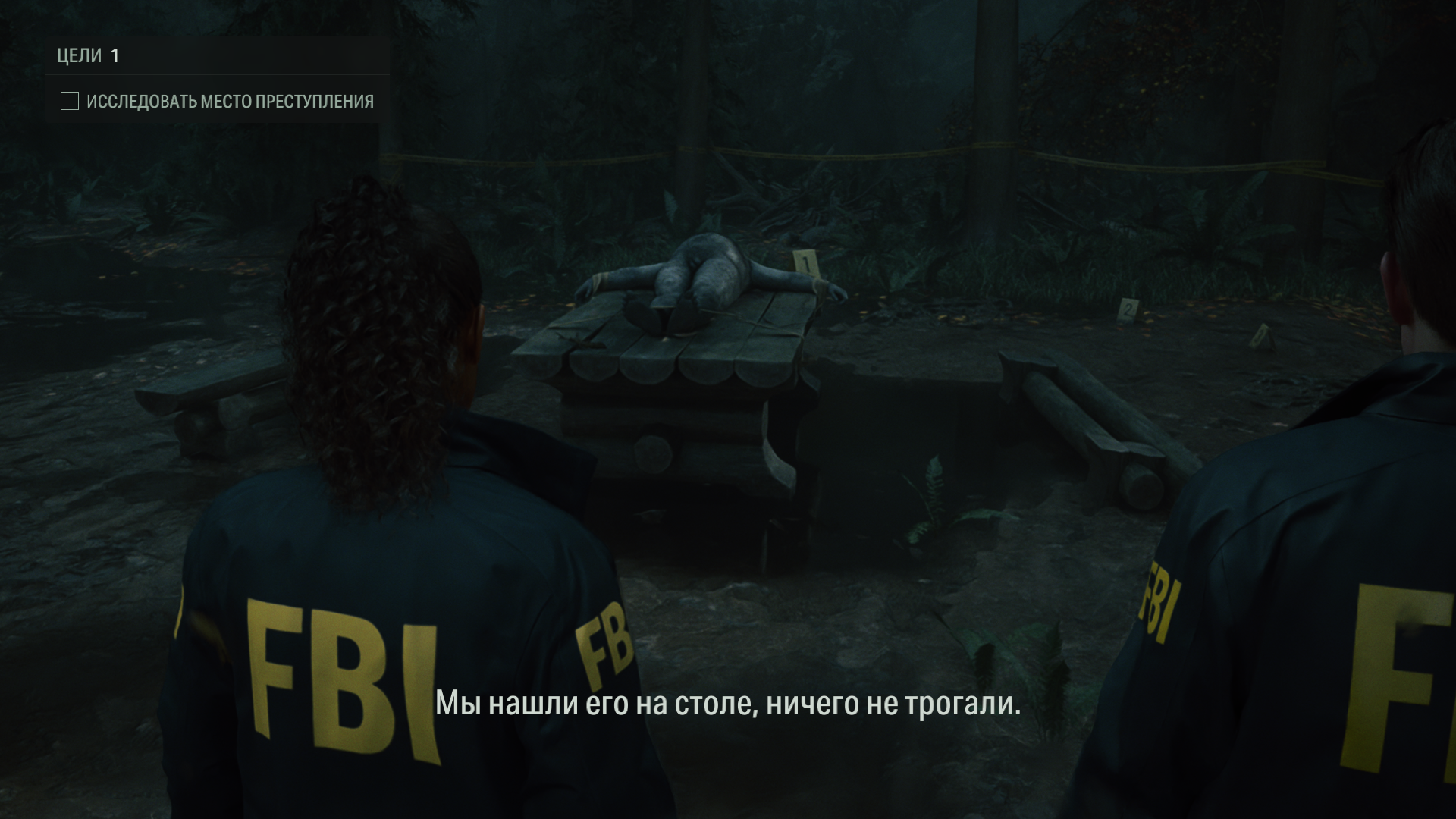This screenshot has height=819, width=1456.
Task: Click the subtitle text at the bottom
Action: coord(730,706)
